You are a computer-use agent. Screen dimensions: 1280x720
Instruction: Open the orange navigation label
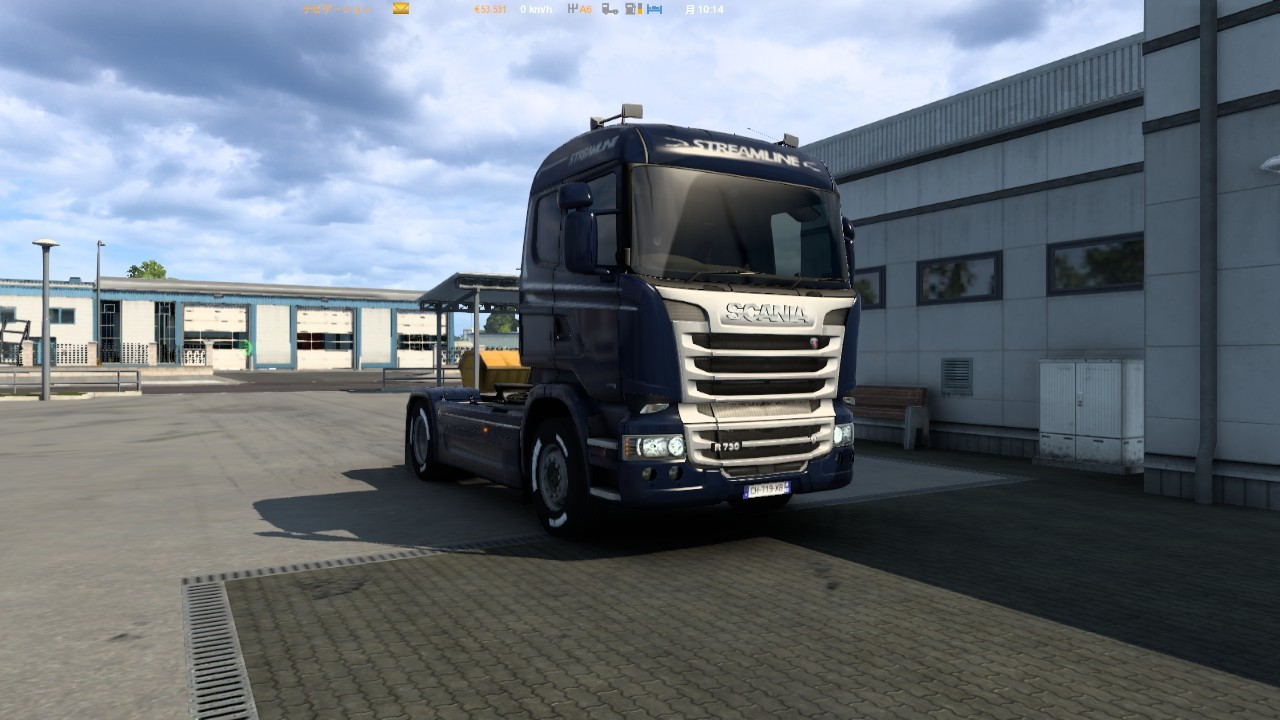338,9
